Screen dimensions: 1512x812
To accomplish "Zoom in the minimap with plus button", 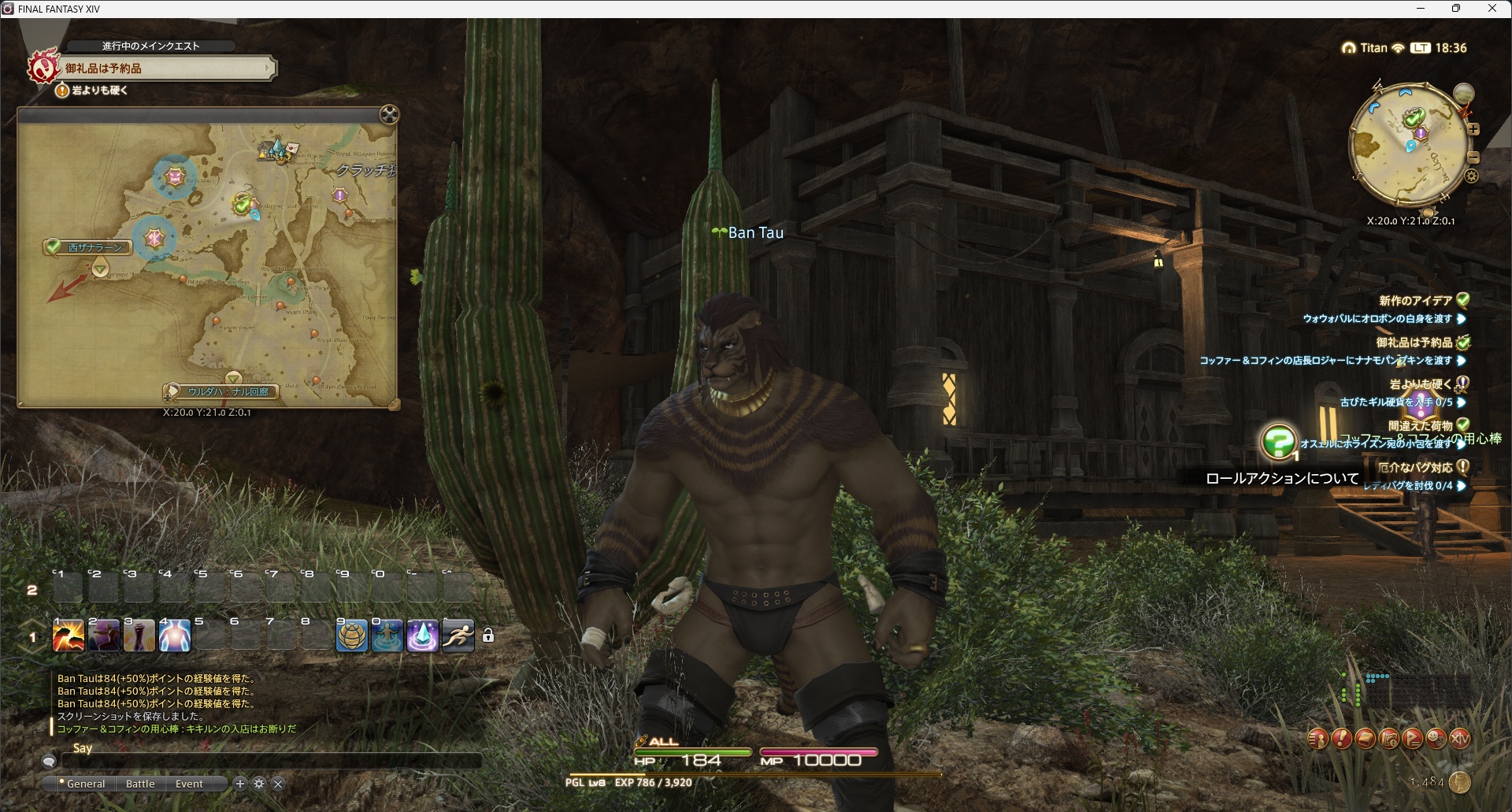I will (1473, 129).
